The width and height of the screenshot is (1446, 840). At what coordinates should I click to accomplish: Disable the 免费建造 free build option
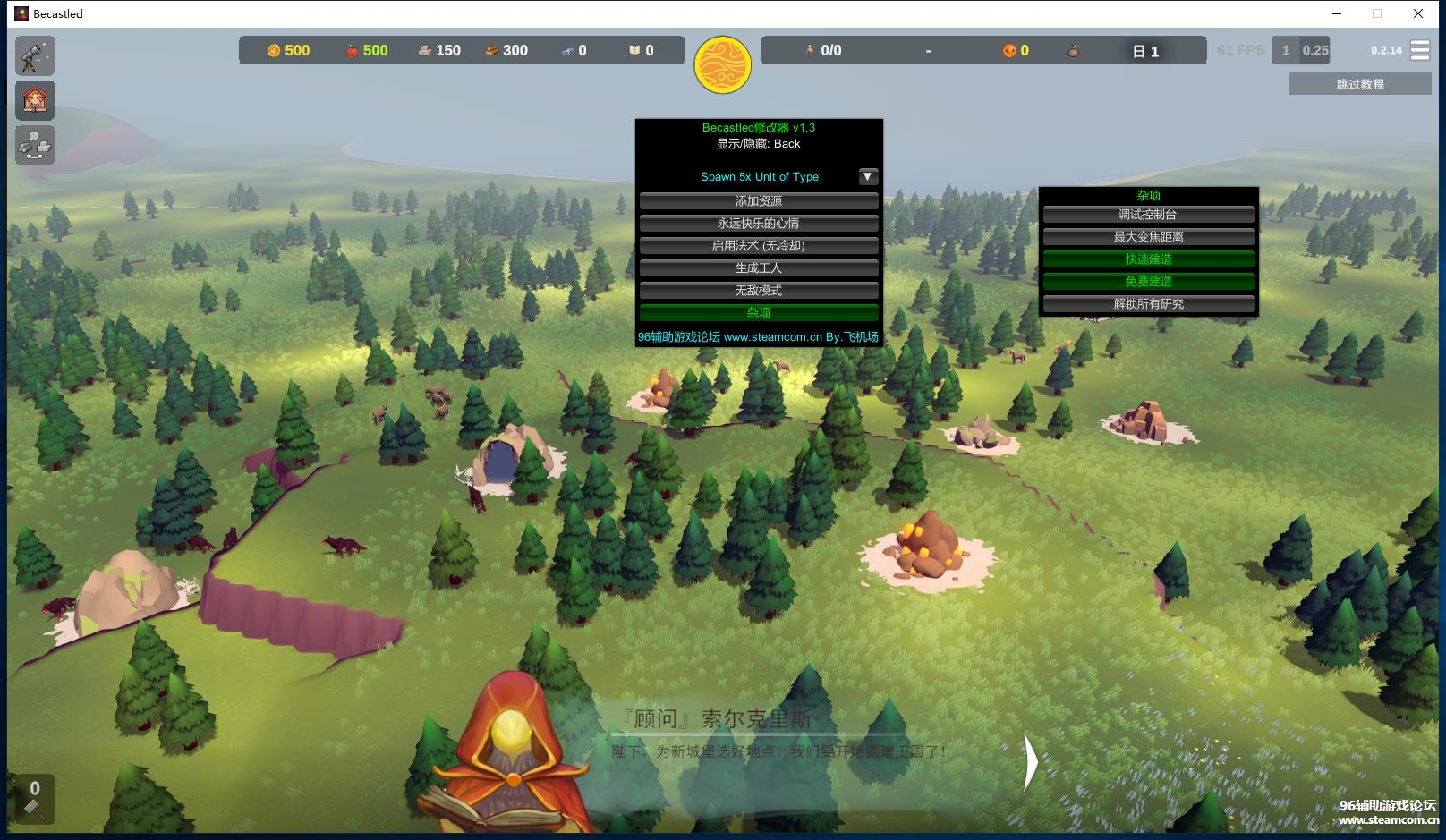point(1147,282)
